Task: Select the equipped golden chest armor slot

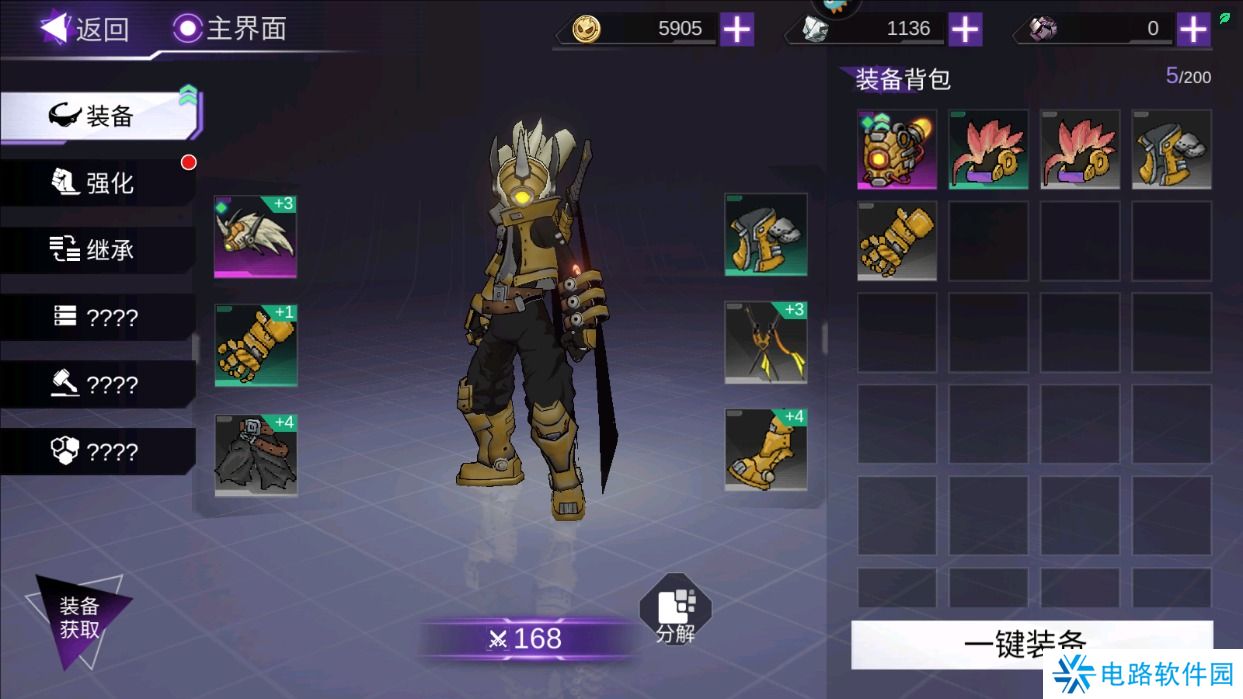Action: click(x=766, y=234)
